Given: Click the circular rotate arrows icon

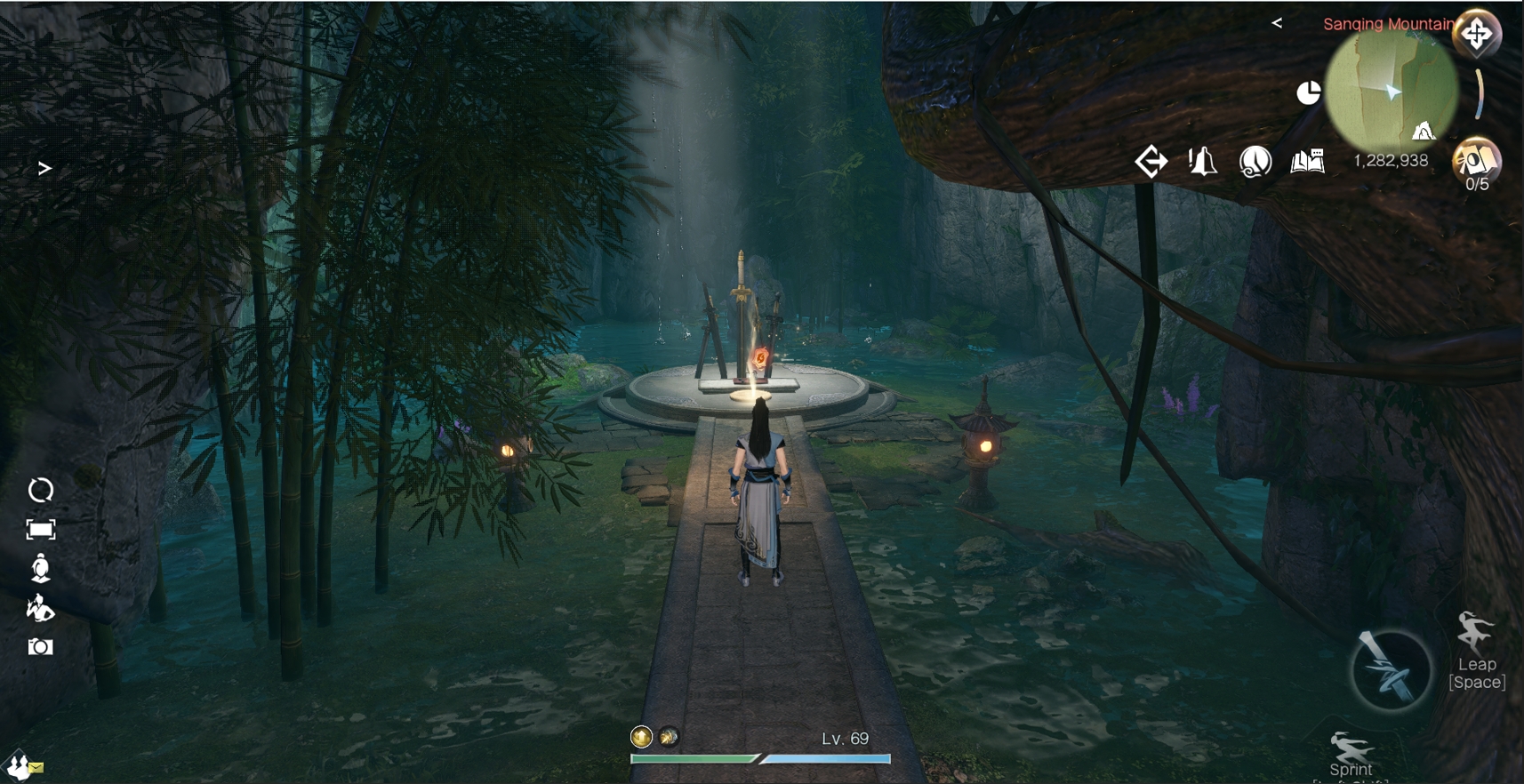Looking at the screenshot, I should tap(41, 490).
